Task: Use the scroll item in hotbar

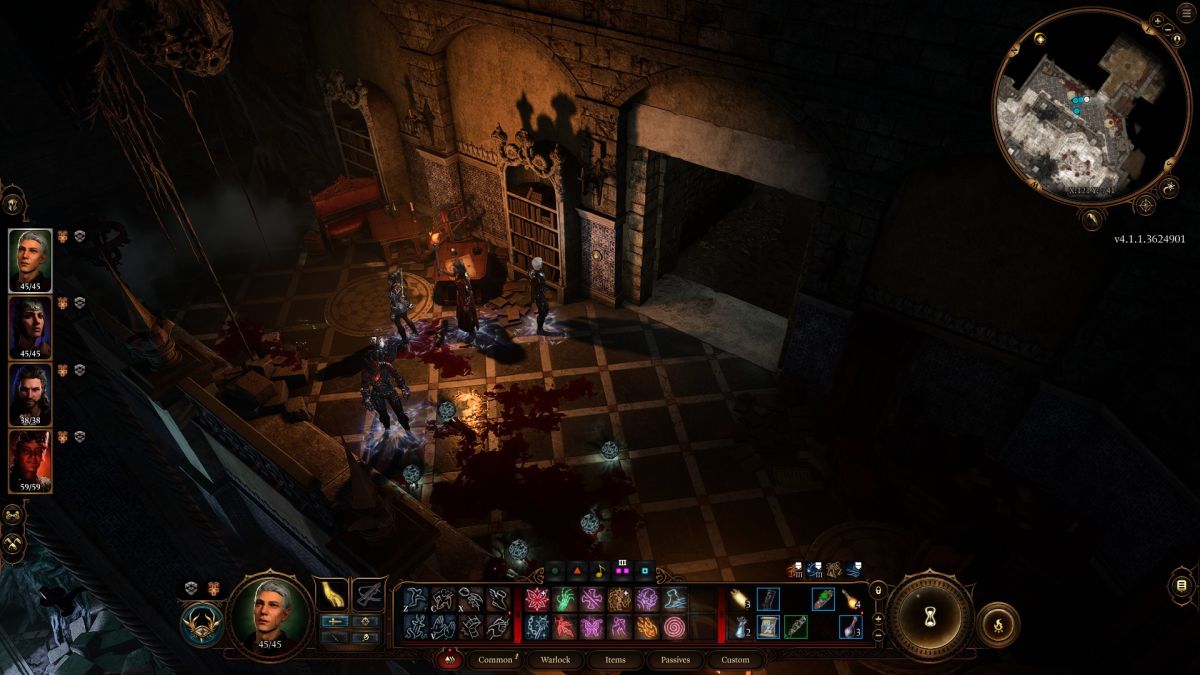Action: tap(768, 627)
